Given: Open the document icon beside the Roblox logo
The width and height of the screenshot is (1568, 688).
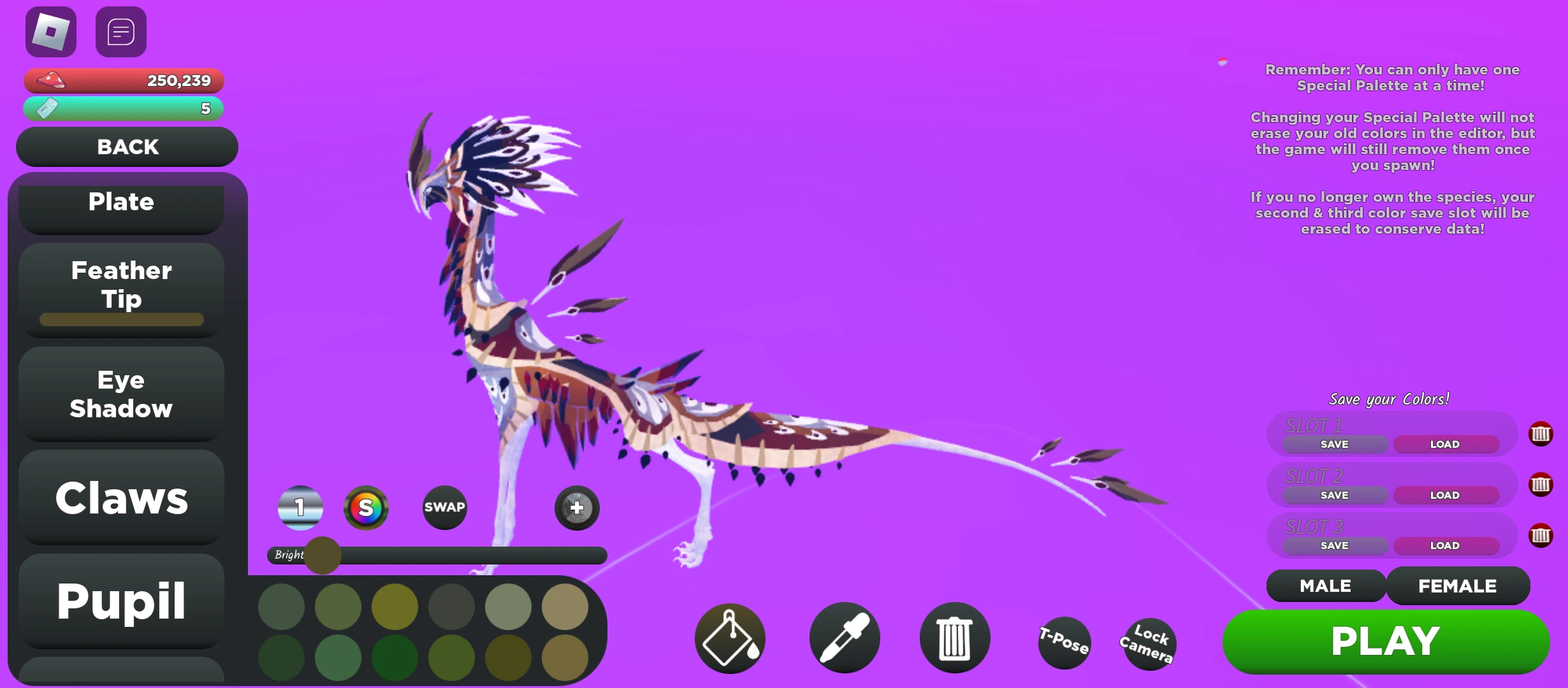Looking at the screenshot, I should click(120, 31).
